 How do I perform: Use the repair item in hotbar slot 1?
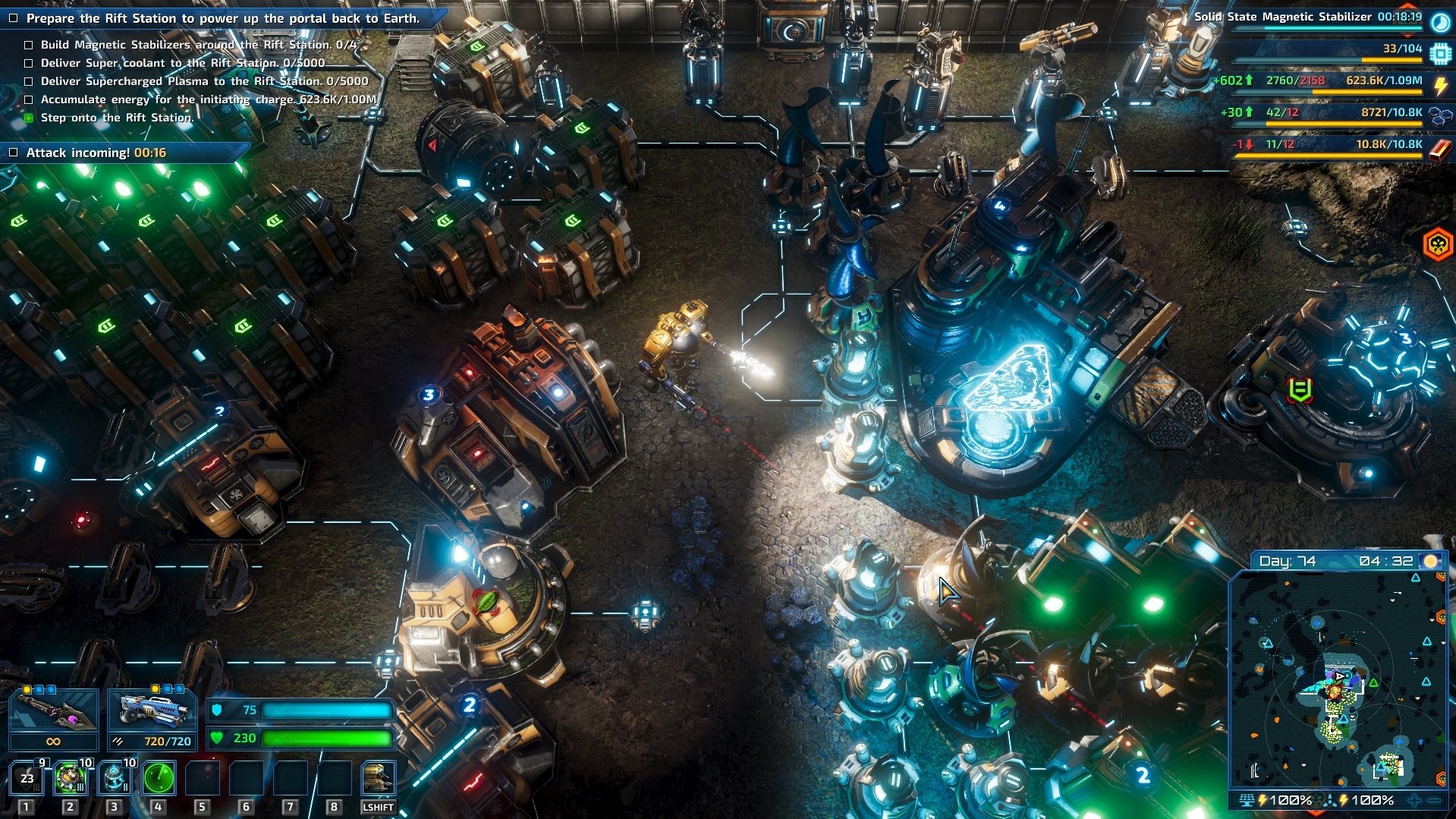(27, 778)
